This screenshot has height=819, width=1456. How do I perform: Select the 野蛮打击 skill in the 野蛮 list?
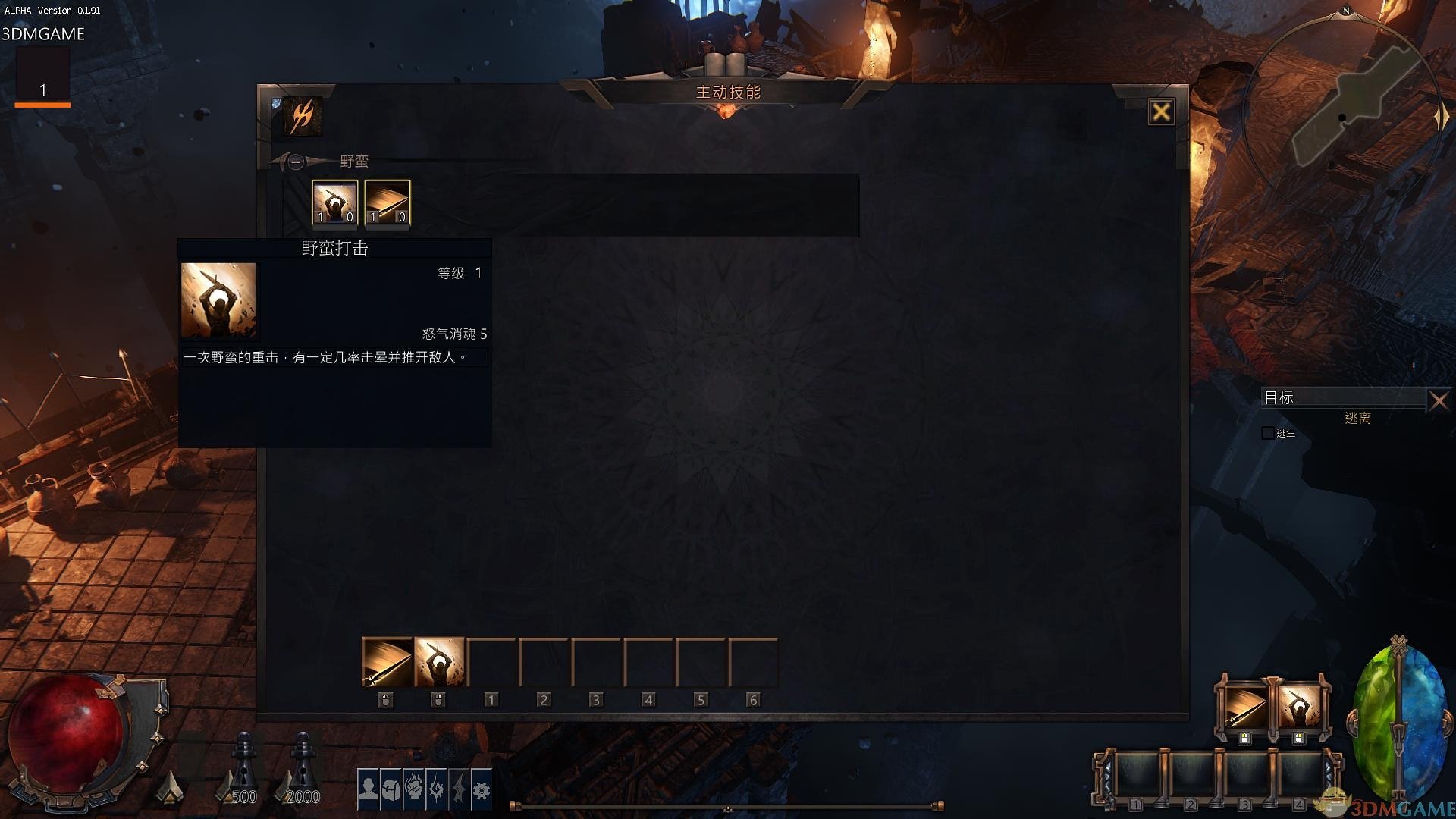pyautogui.click(x=334, y=203)
